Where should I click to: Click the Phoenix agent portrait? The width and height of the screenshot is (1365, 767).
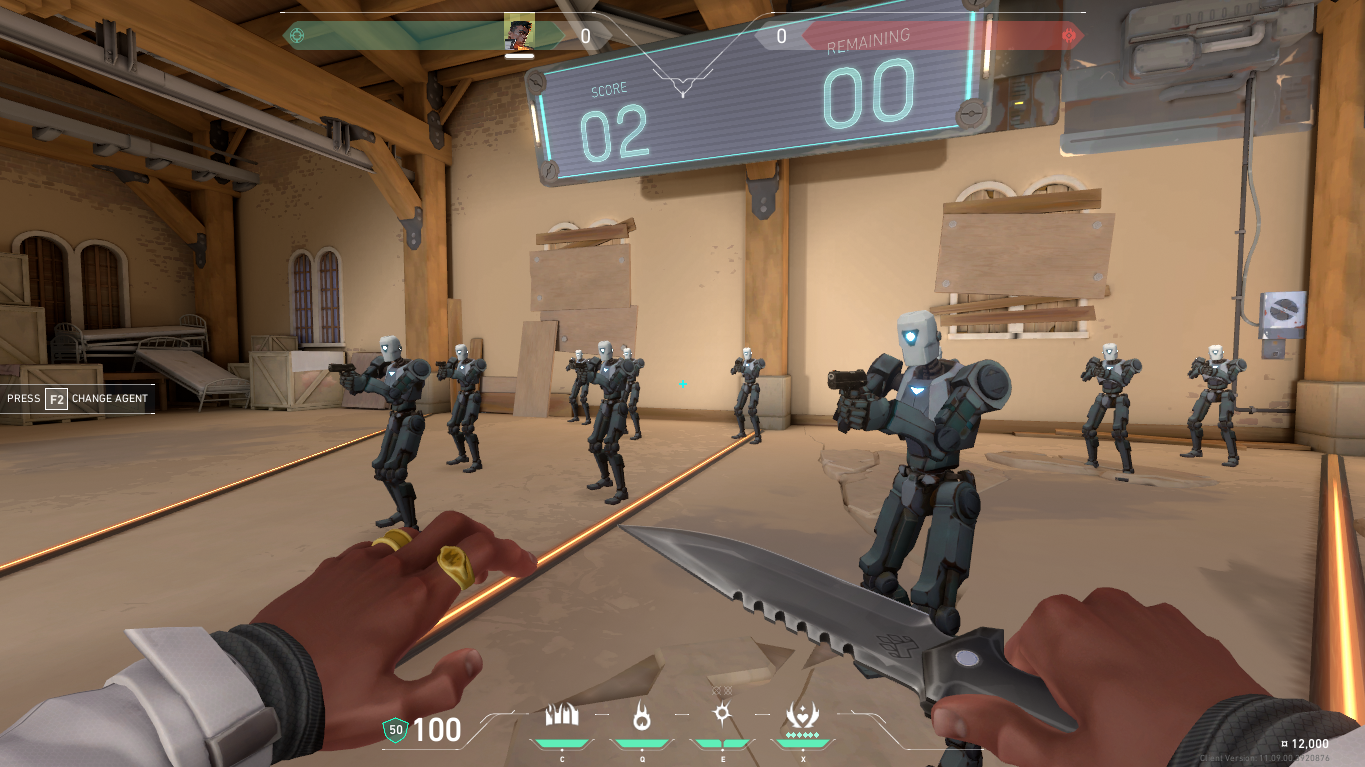pyautogui.click(x=519, y=34)
